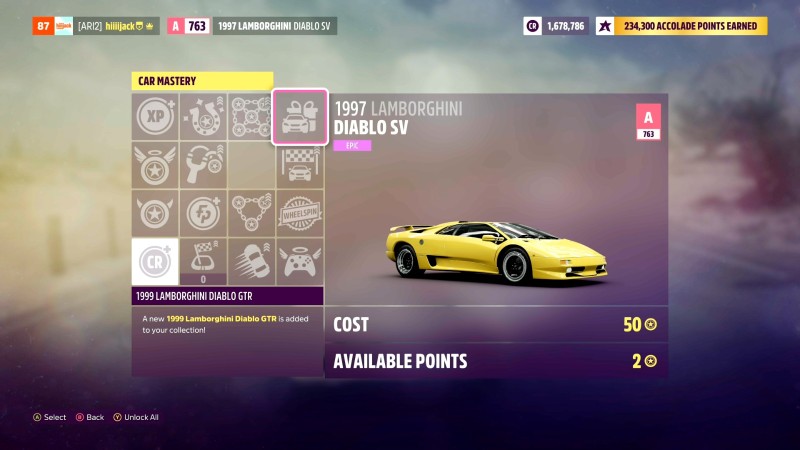The width and height of the screenshot is (800, 450).
Task: Select the speeding car perk tile
Action: pos(251,260)
